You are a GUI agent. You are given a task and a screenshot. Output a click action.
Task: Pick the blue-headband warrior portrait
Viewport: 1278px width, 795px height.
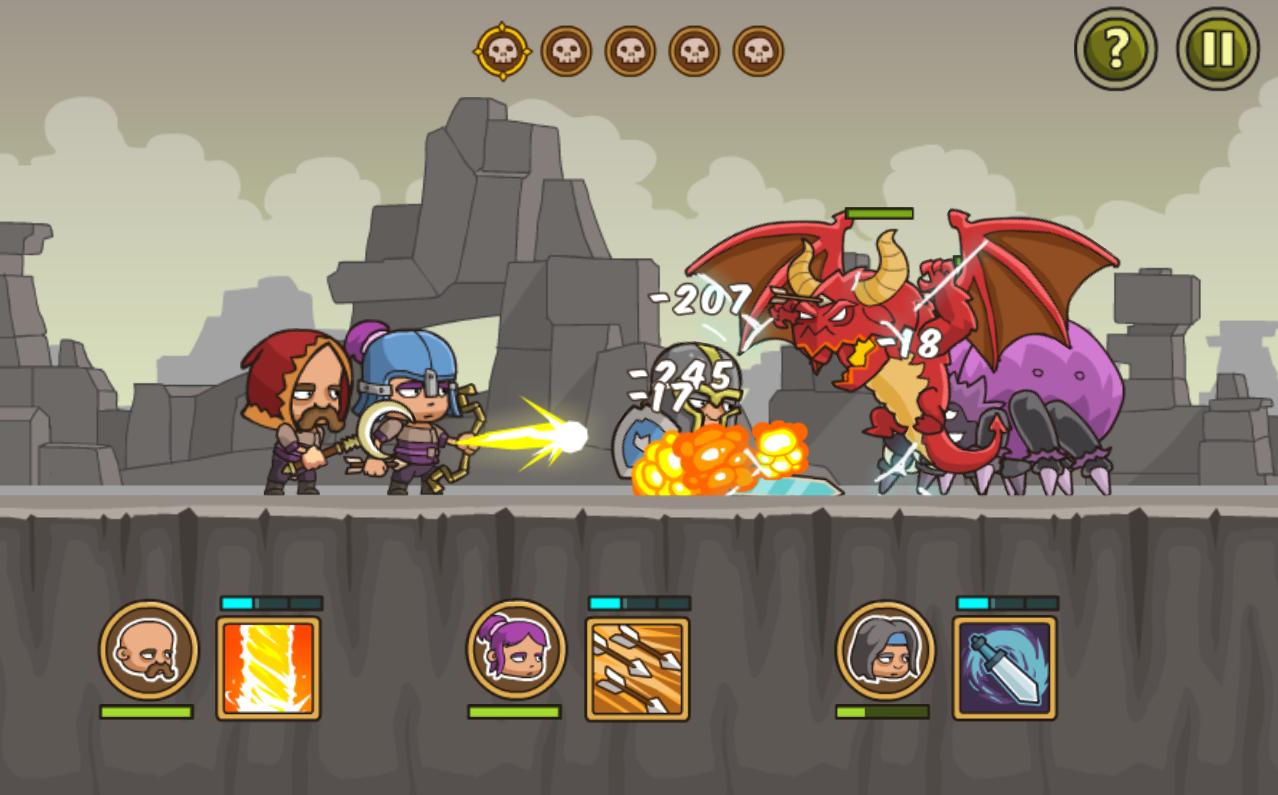[884, 649]
